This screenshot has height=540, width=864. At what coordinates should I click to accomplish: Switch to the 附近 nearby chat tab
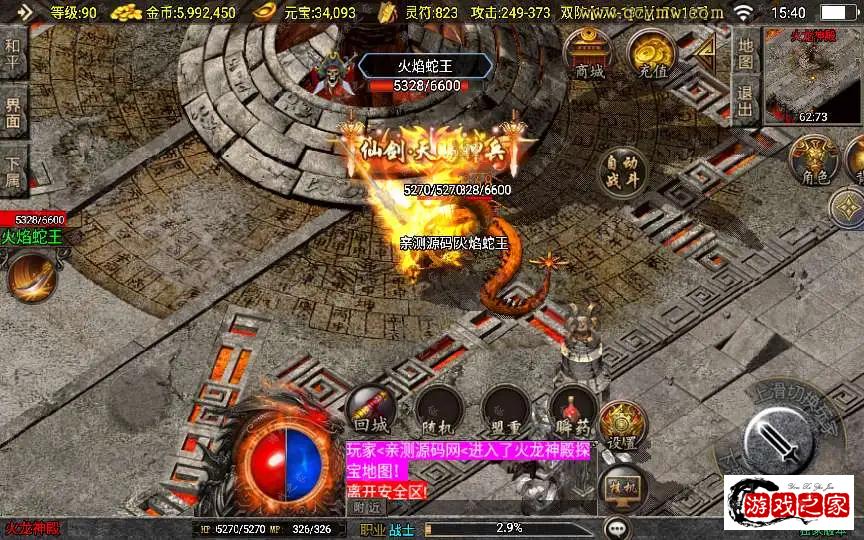point(367,507)
